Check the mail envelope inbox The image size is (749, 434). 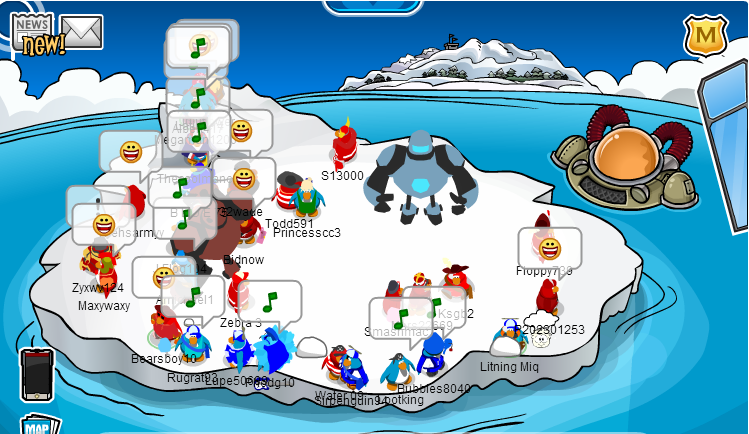pyautogui.click(x=82, y=32)
